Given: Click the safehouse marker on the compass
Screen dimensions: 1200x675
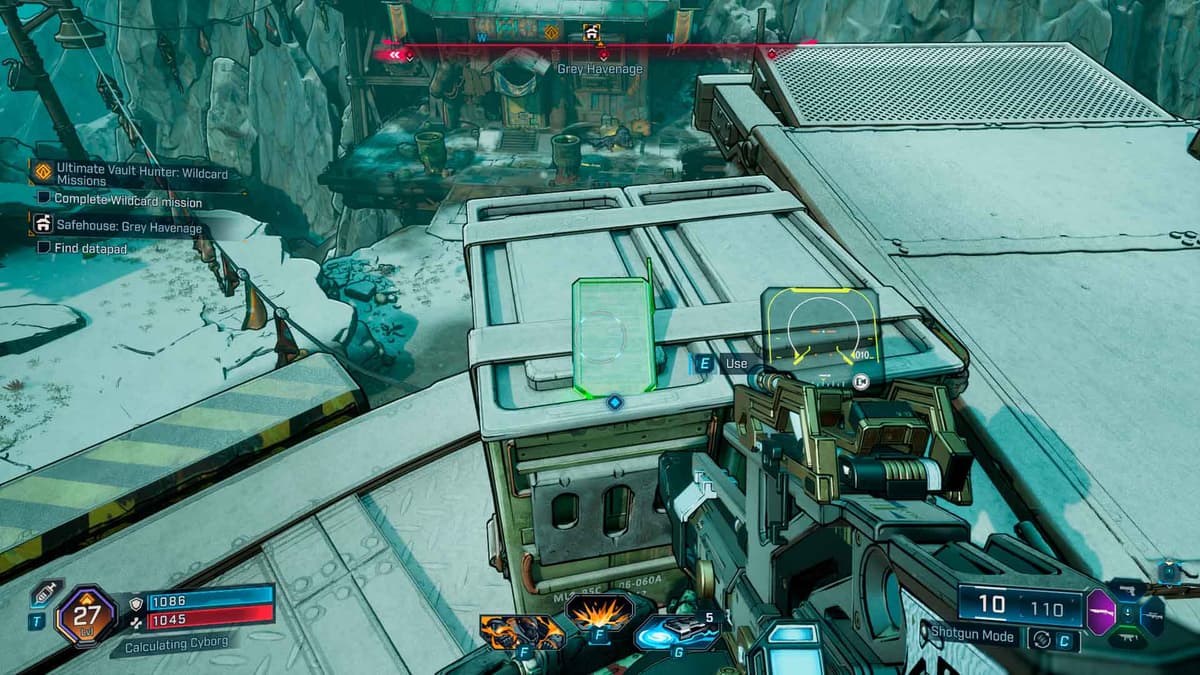Looking at the screenshot, I should click(x=591, y=33).
